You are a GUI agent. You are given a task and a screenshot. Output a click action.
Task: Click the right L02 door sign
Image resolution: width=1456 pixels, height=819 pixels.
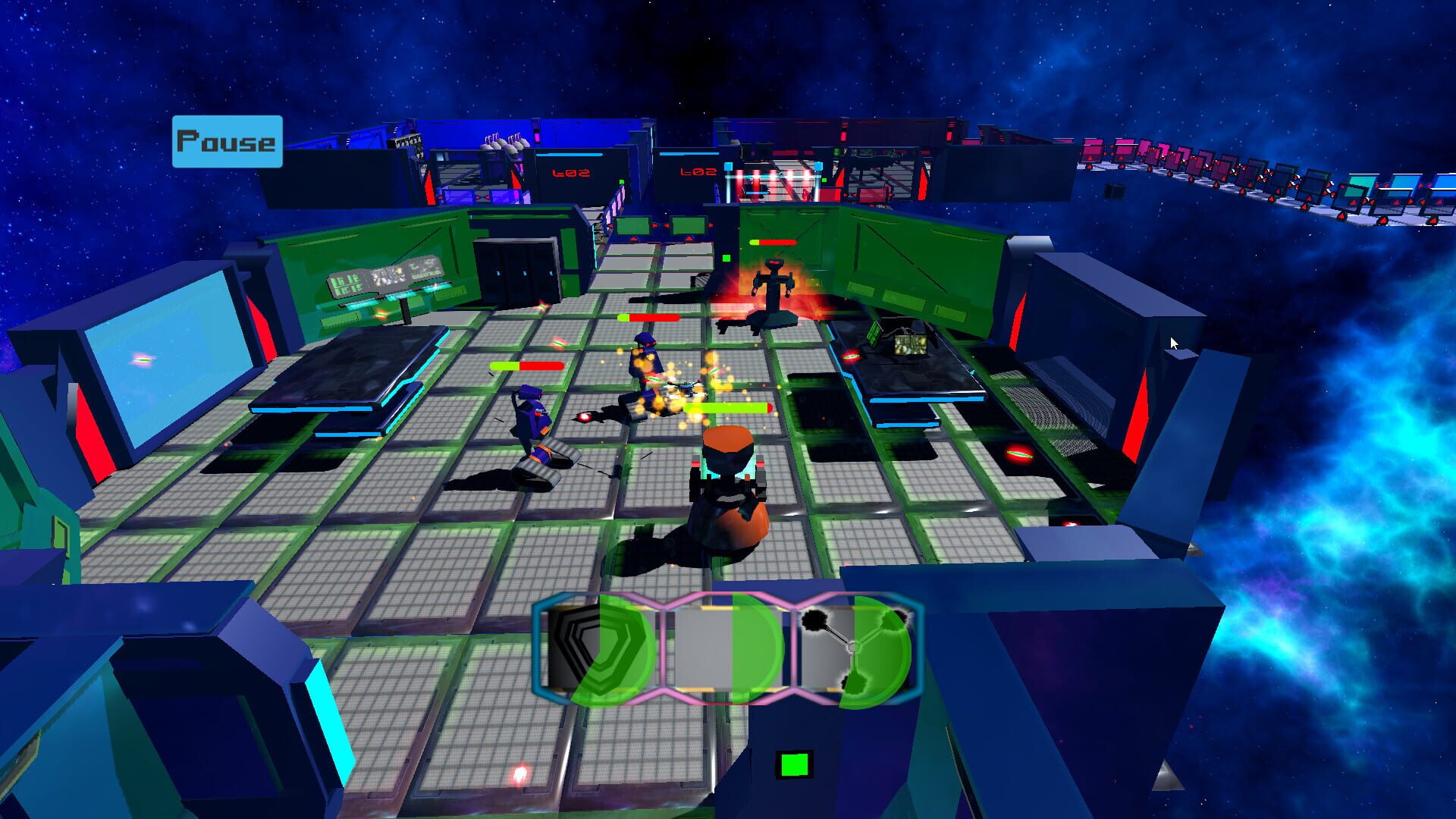coord(698,173)
